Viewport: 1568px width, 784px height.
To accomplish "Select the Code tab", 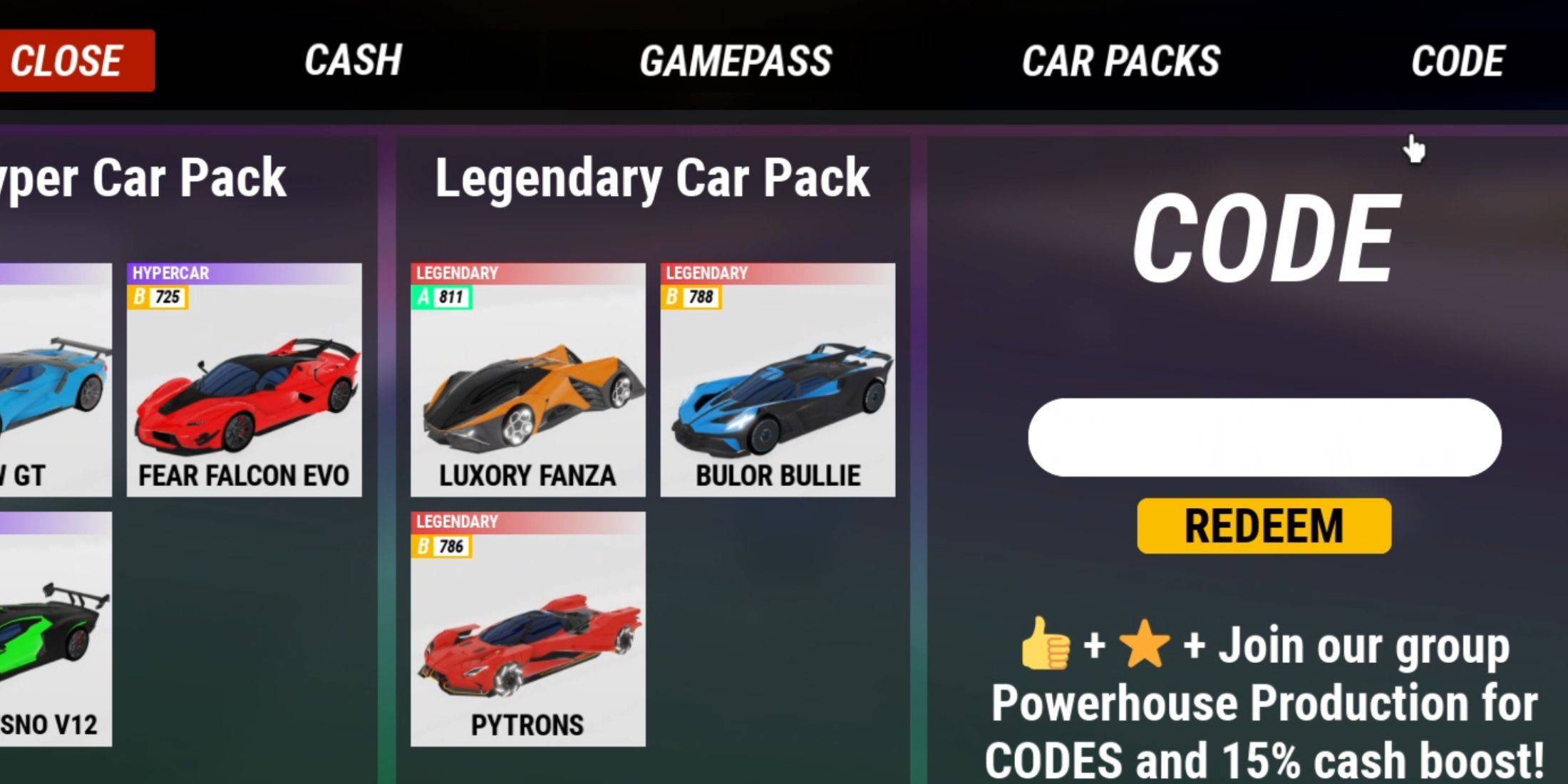I will (x=1458, y=61).
